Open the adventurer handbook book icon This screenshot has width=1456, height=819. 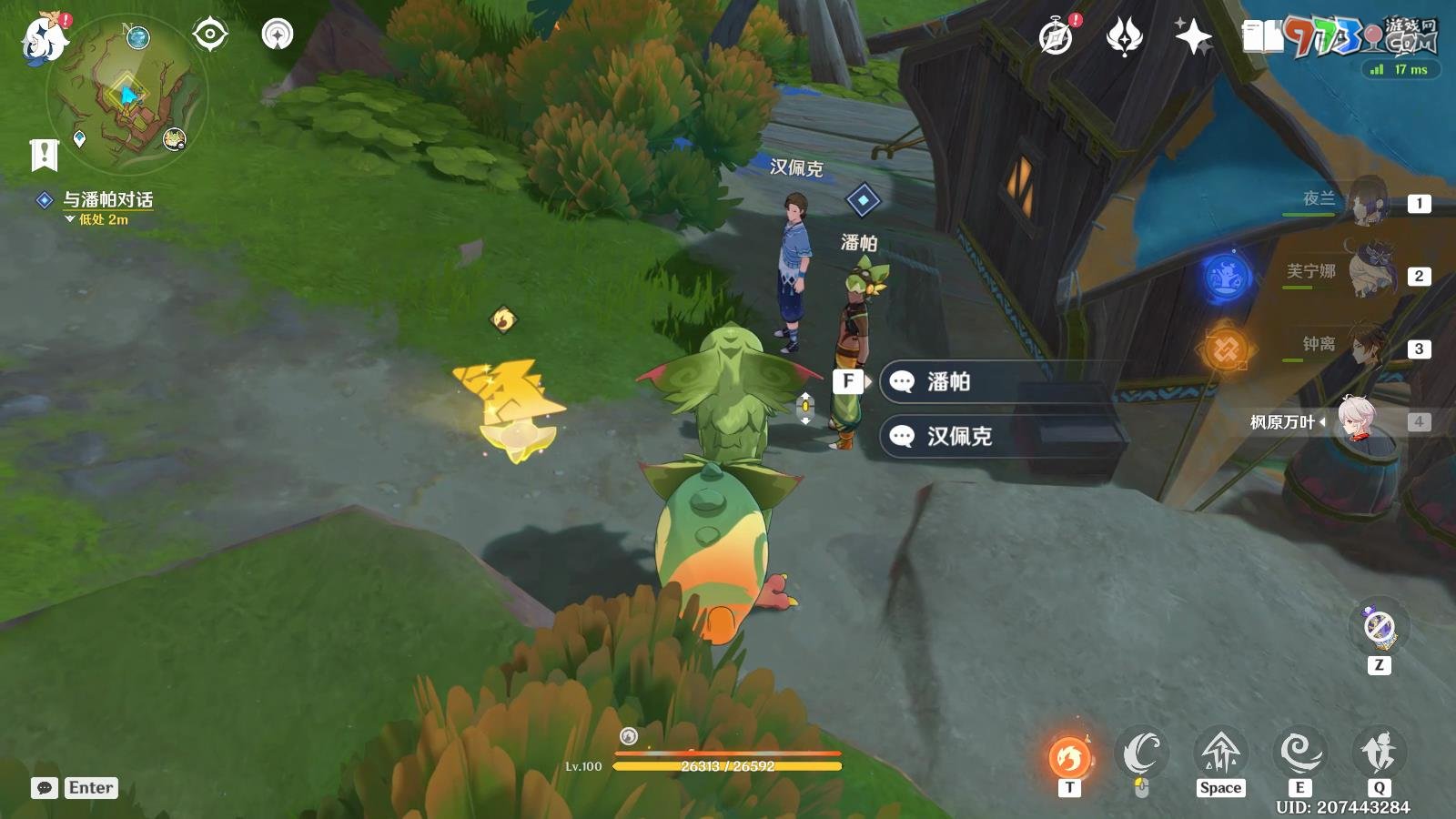1261,37
